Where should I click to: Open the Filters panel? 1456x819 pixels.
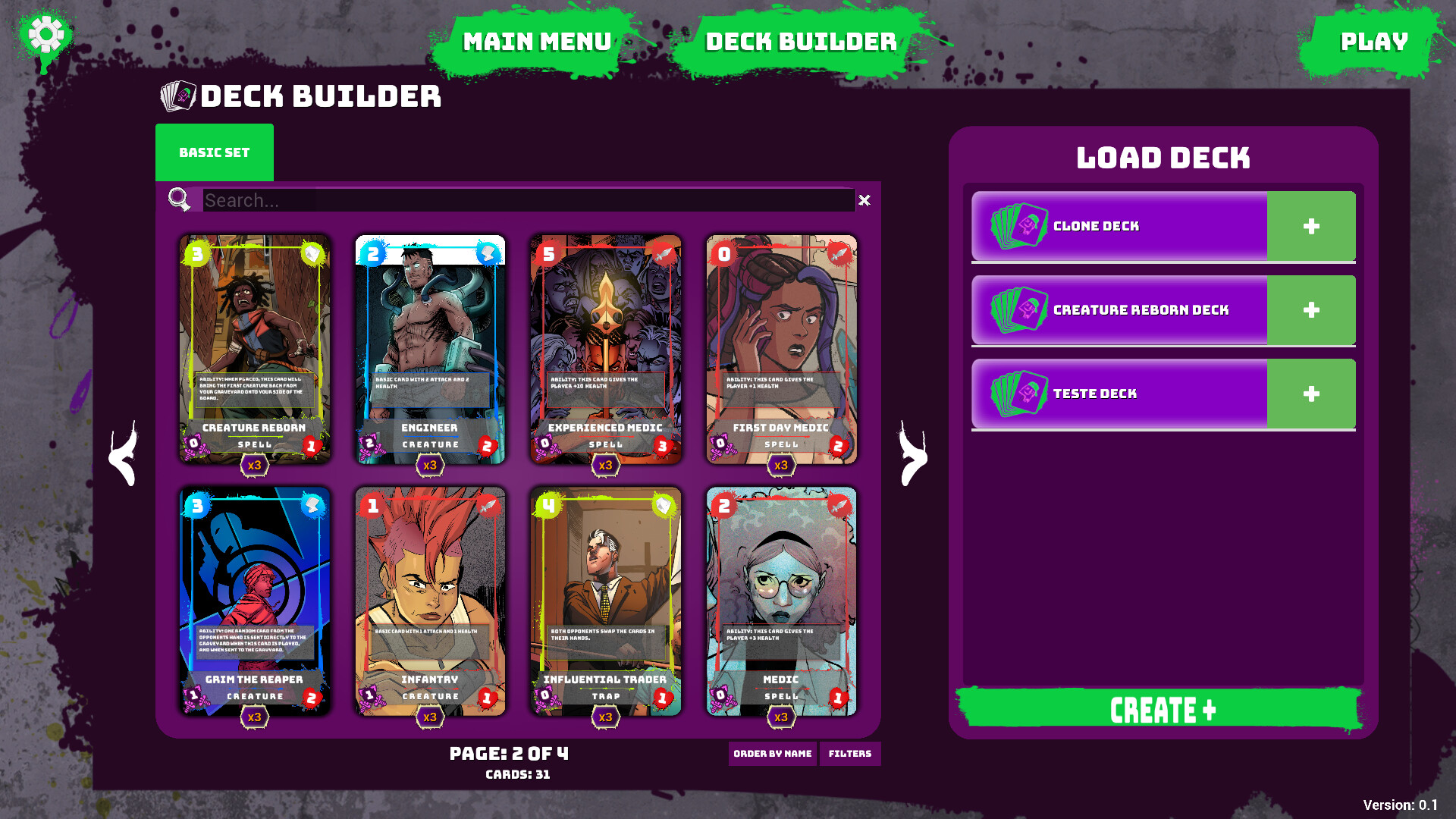coord(850,754)
